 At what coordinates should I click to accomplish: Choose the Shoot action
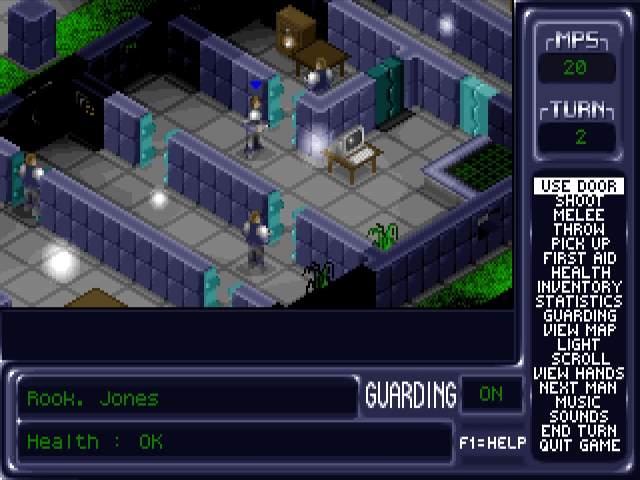click(579, 201)
